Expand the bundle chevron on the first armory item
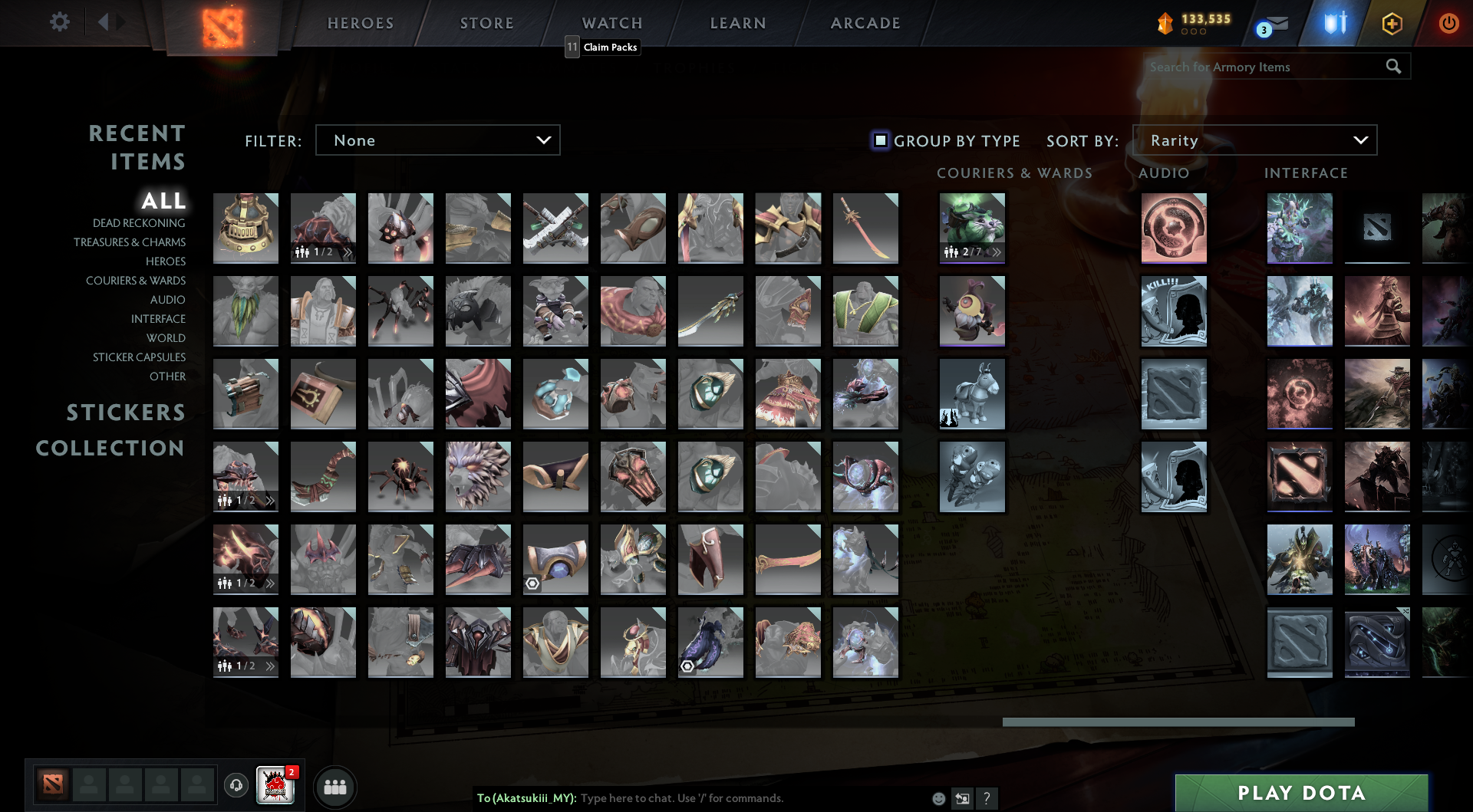Screen dimensions: 1473x812 [347, 251]
